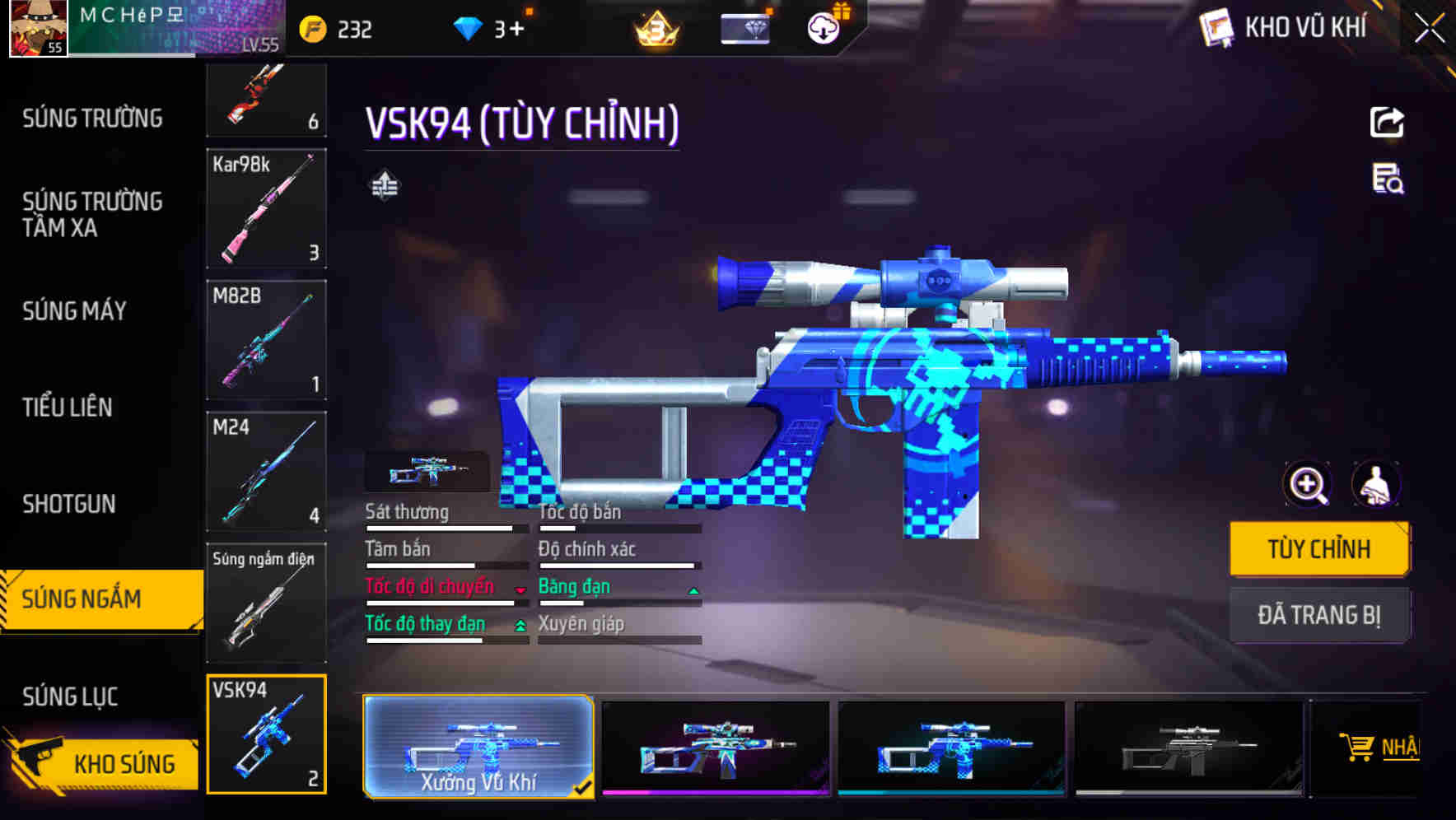This screenshot has height=820, width=1456.
Task: Switch to the SÚNG TRƯỜNG category
Action: click(91, 118)
